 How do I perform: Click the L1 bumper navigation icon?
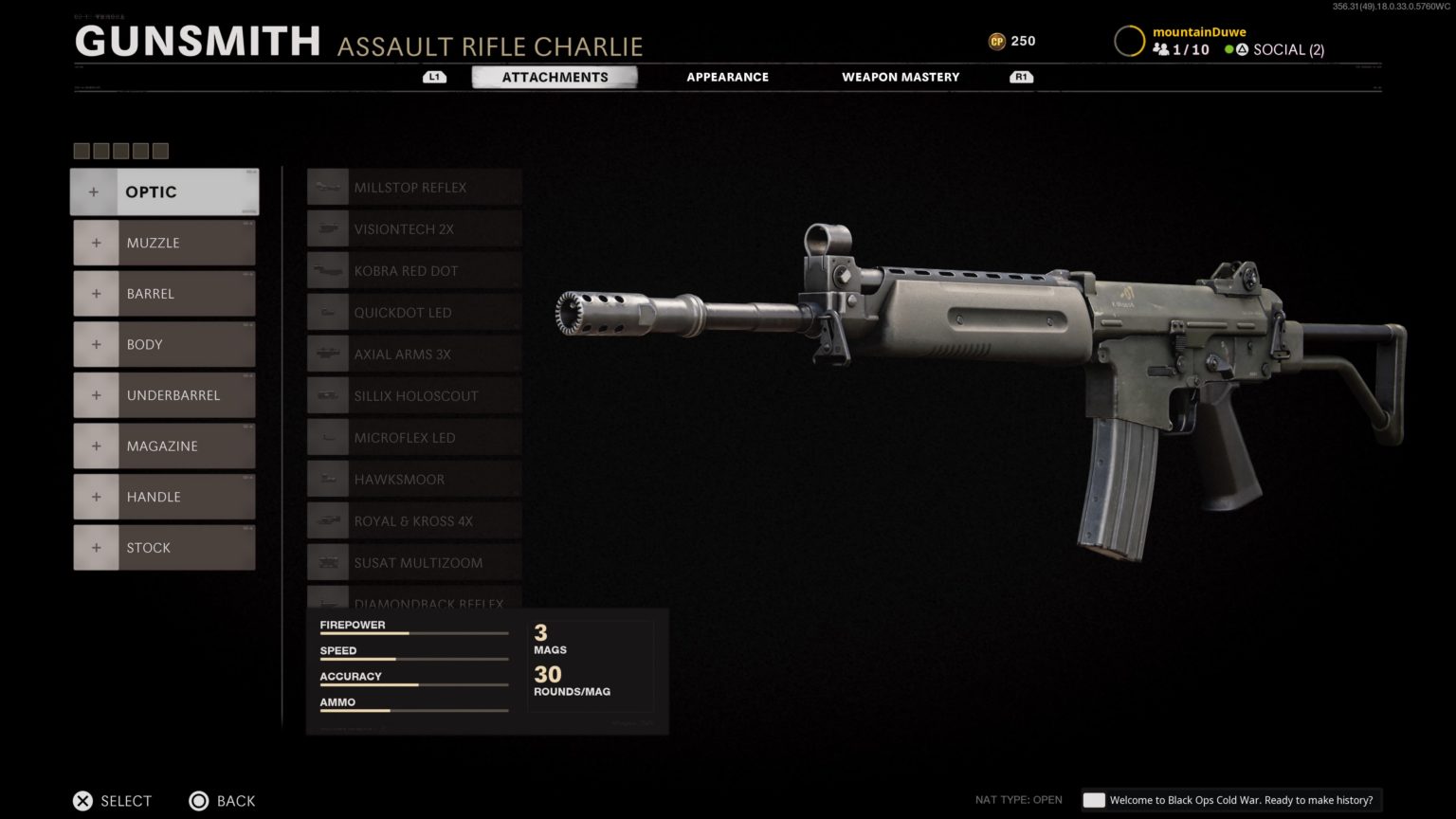click(434, 76)
